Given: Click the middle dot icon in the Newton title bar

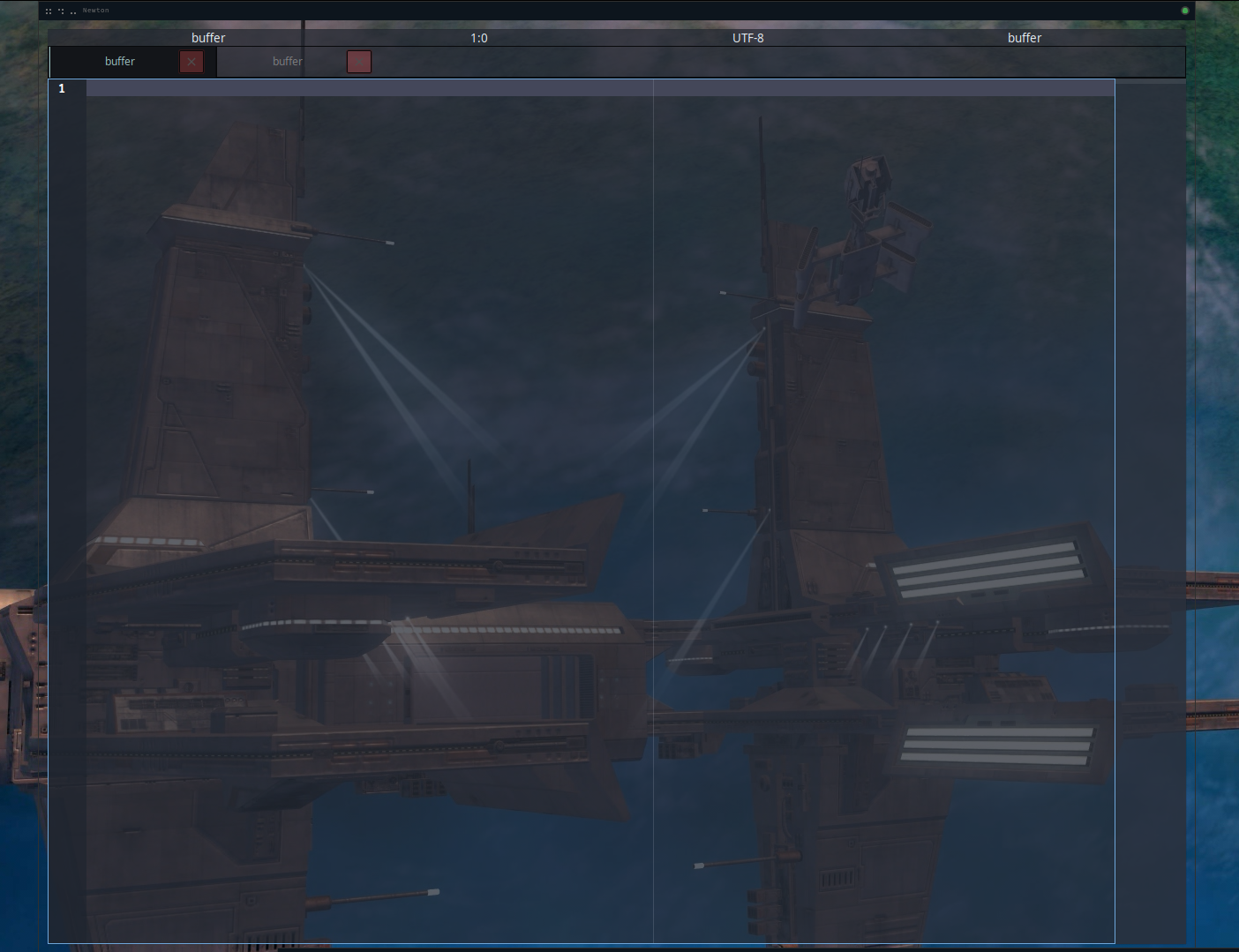Looking at the screenshot, I should pos(60,11).
